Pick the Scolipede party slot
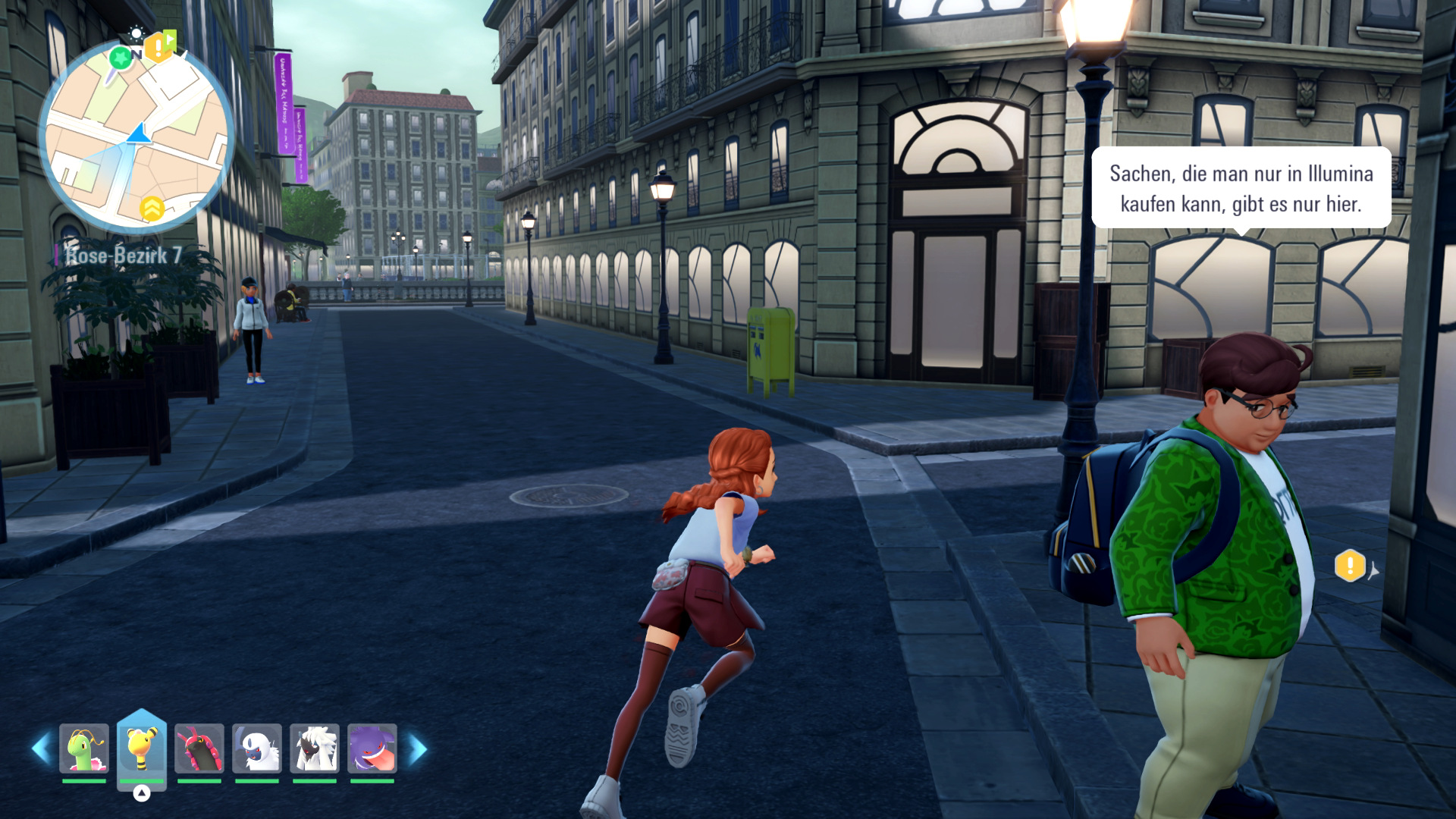The width and height of the screenshot is (1456, 819). pos(199,748)
